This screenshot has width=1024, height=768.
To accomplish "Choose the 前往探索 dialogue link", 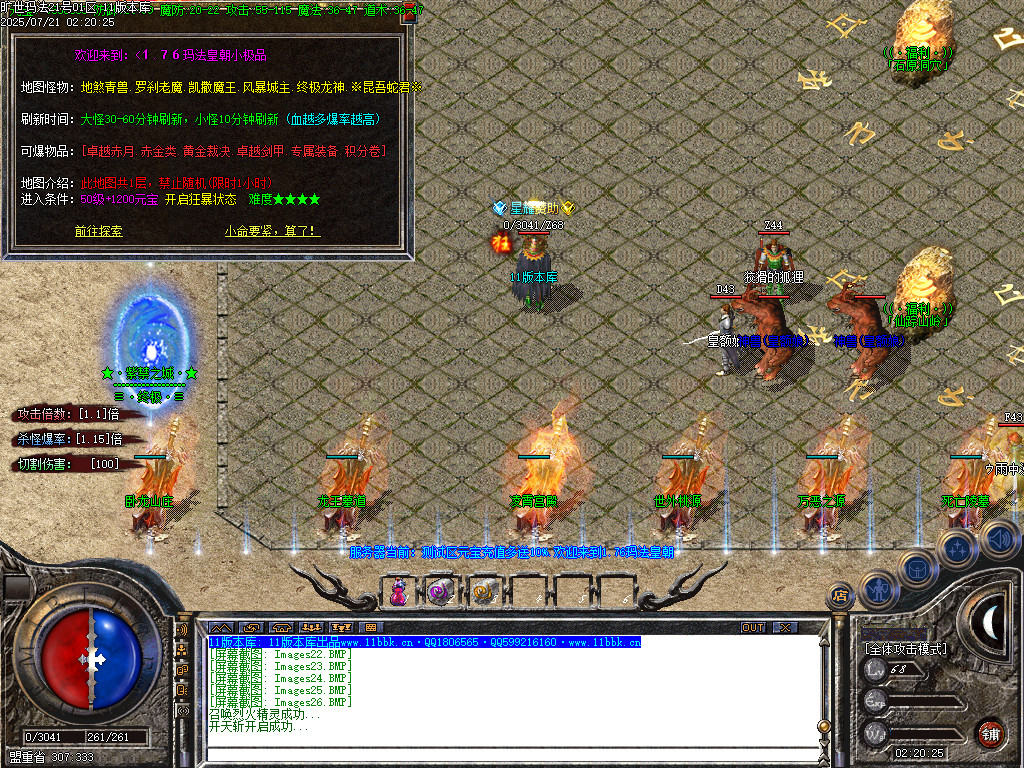I will (98, 231).
